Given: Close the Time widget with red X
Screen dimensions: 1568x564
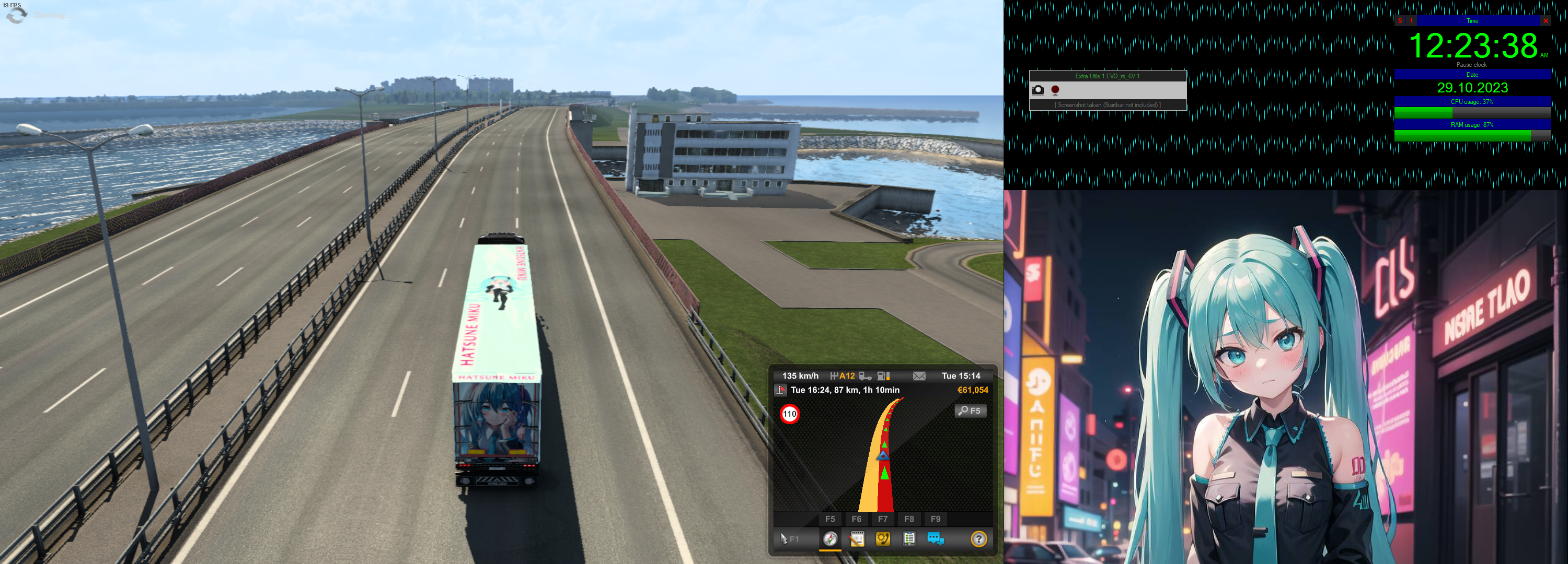Looking at the screenshot, I should coord(1545,21).
